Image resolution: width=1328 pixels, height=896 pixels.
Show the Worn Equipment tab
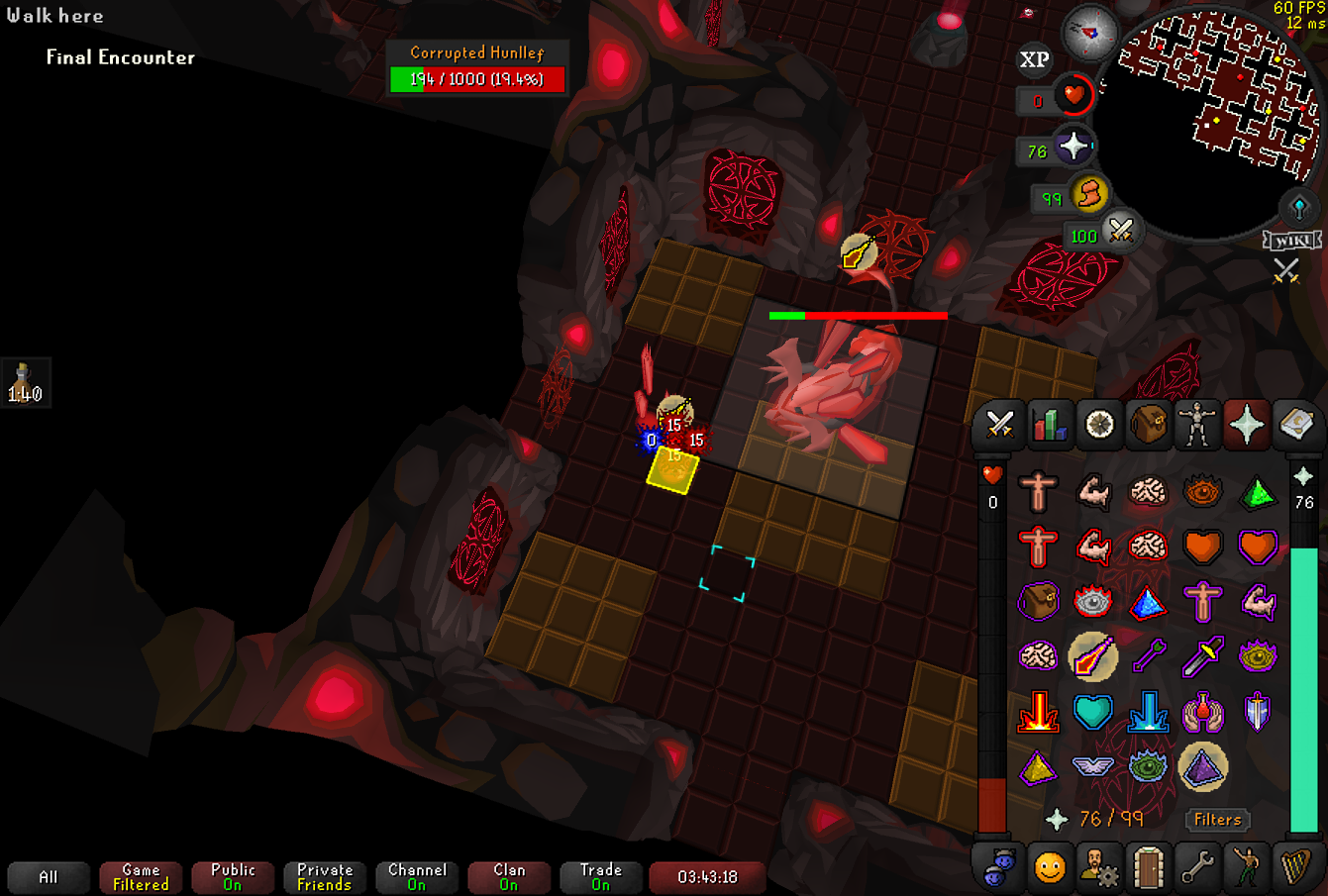(x=1197, y=425)
